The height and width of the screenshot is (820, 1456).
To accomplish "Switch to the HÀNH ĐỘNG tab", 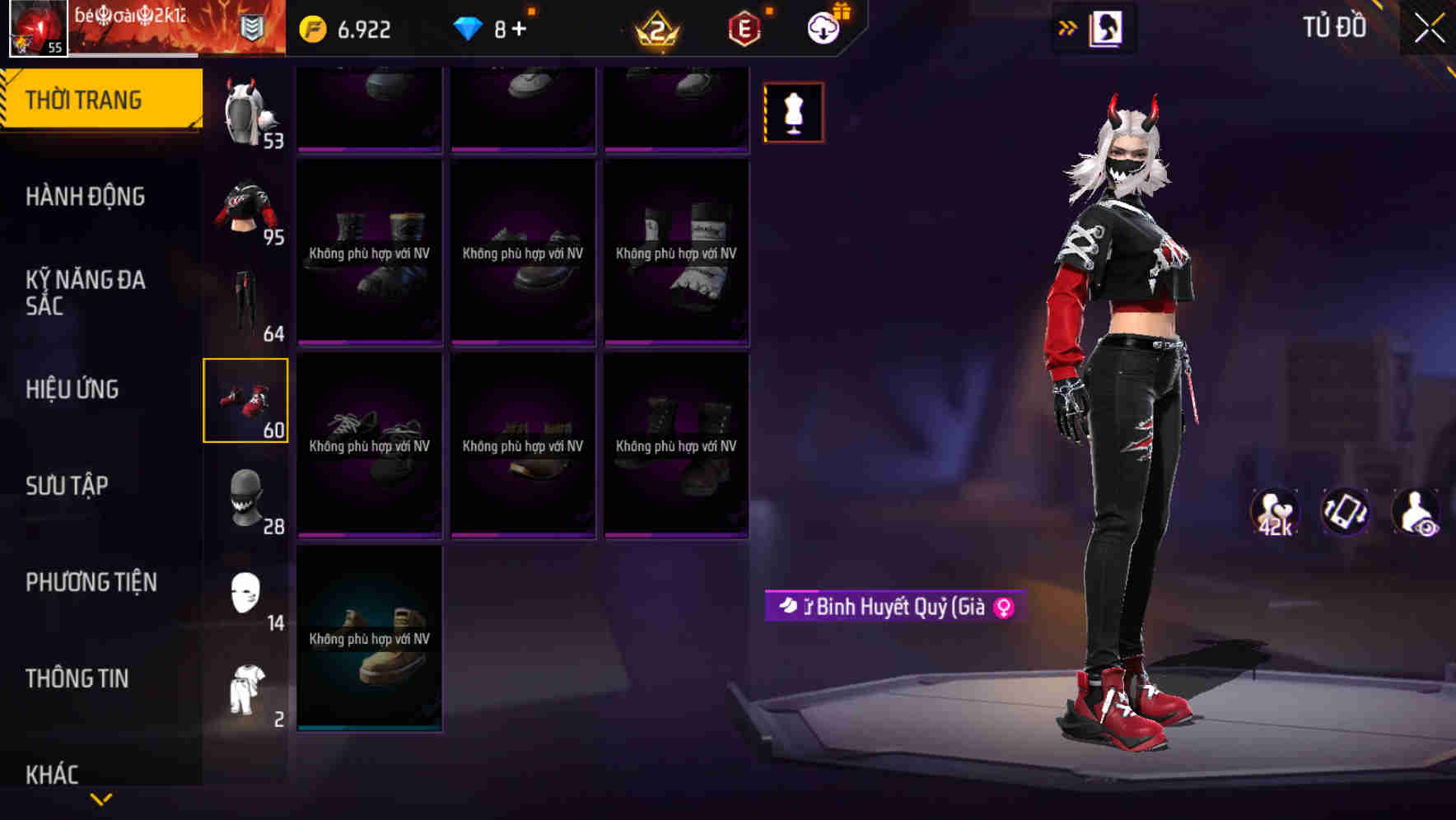I will click(x=86, y=197).
